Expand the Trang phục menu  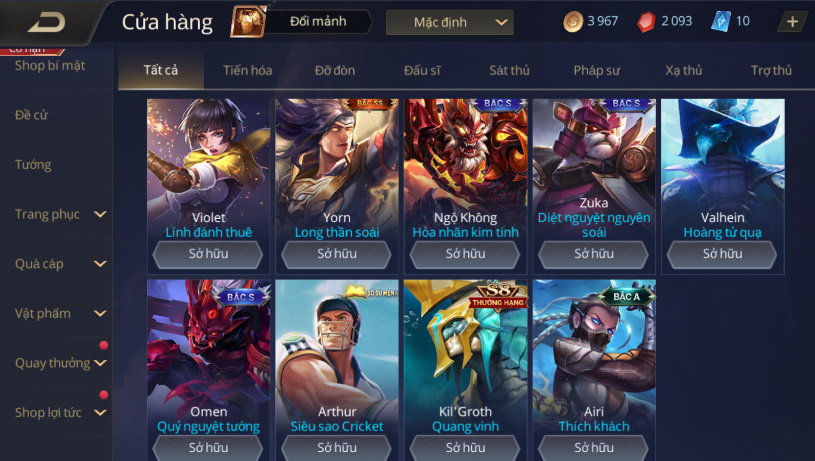coord(58,214)
